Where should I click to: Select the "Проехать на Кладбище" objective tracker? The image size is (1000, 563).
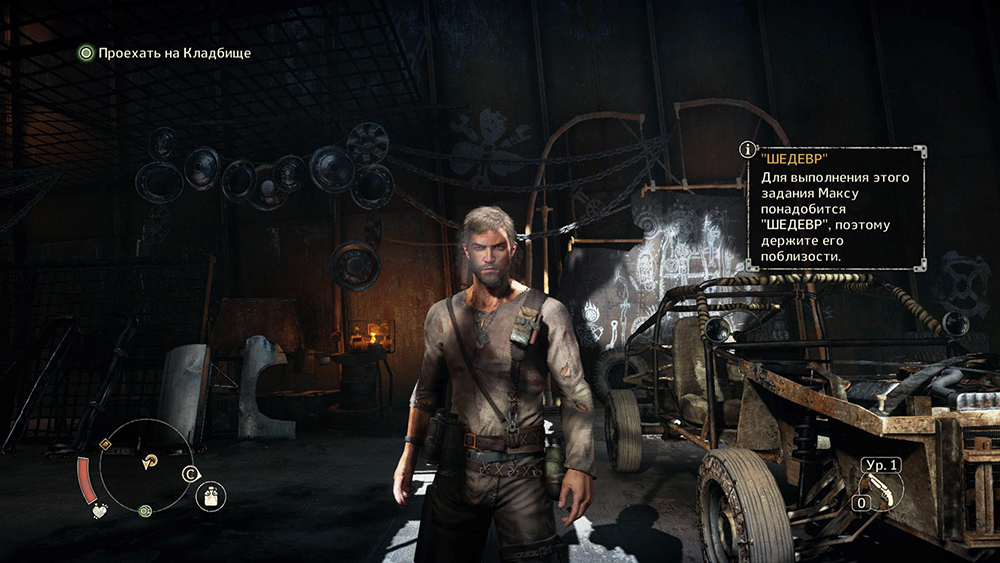coord(165,52)
